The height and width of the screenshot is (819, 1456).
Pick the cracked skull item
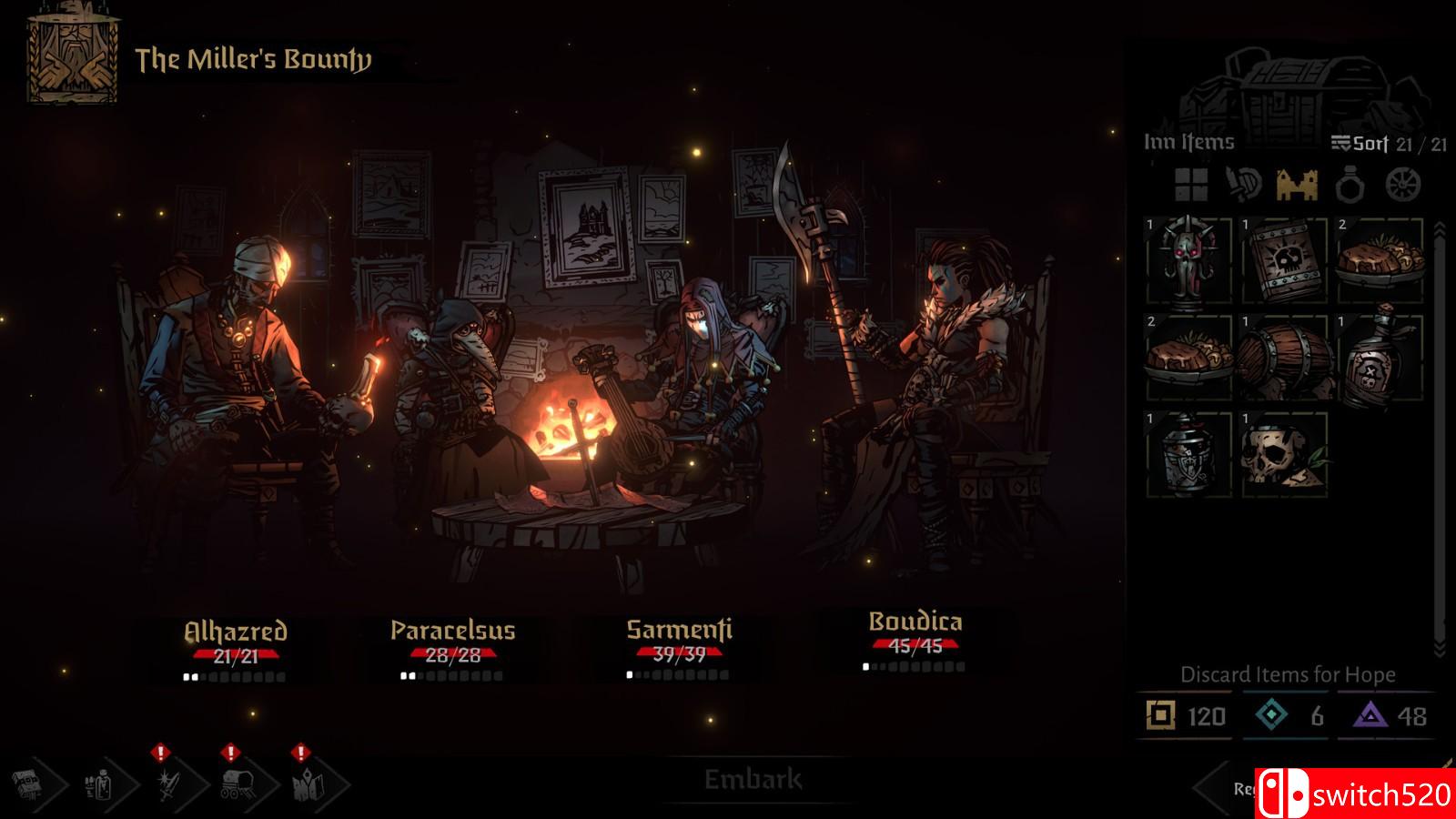[x=1284, y=454]
